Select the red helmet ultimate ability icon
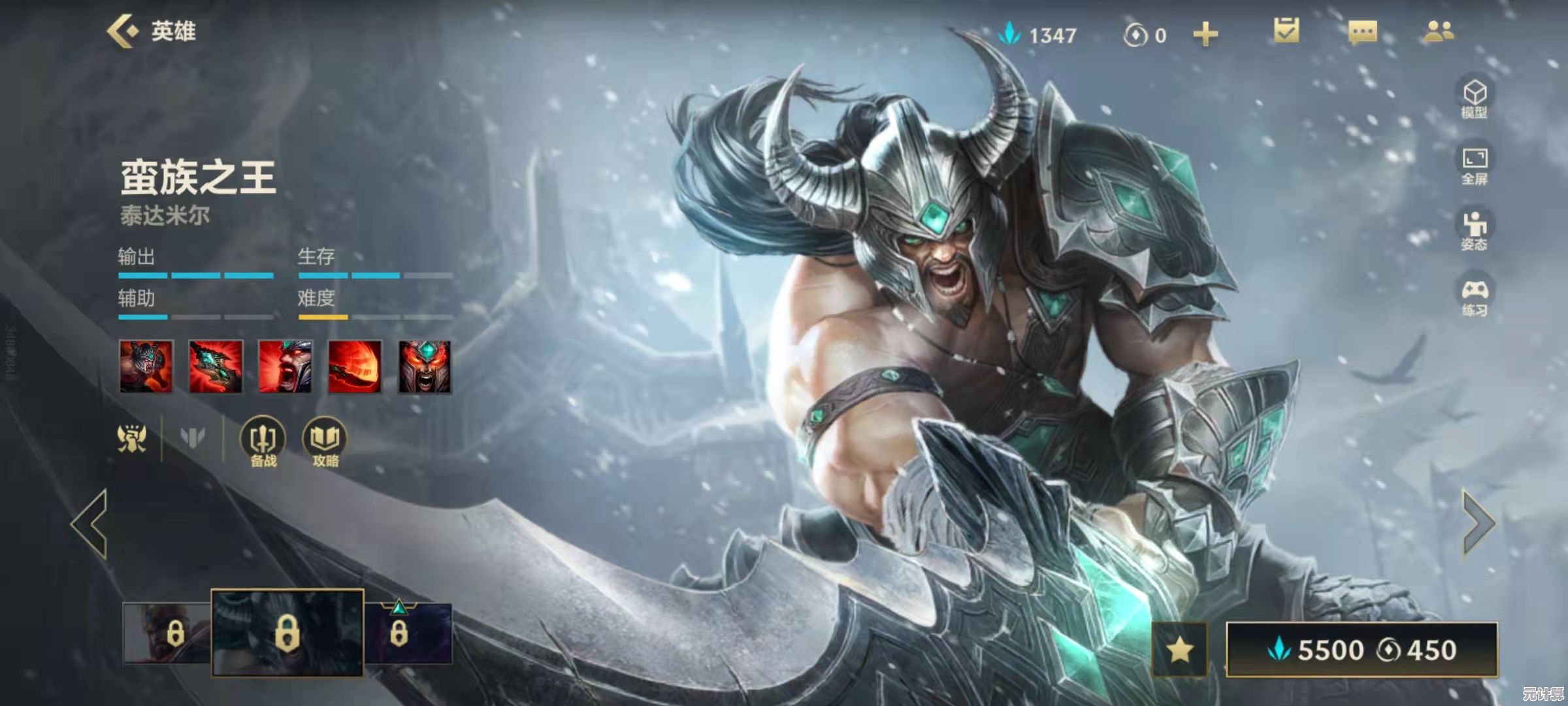 coord(425,367)
